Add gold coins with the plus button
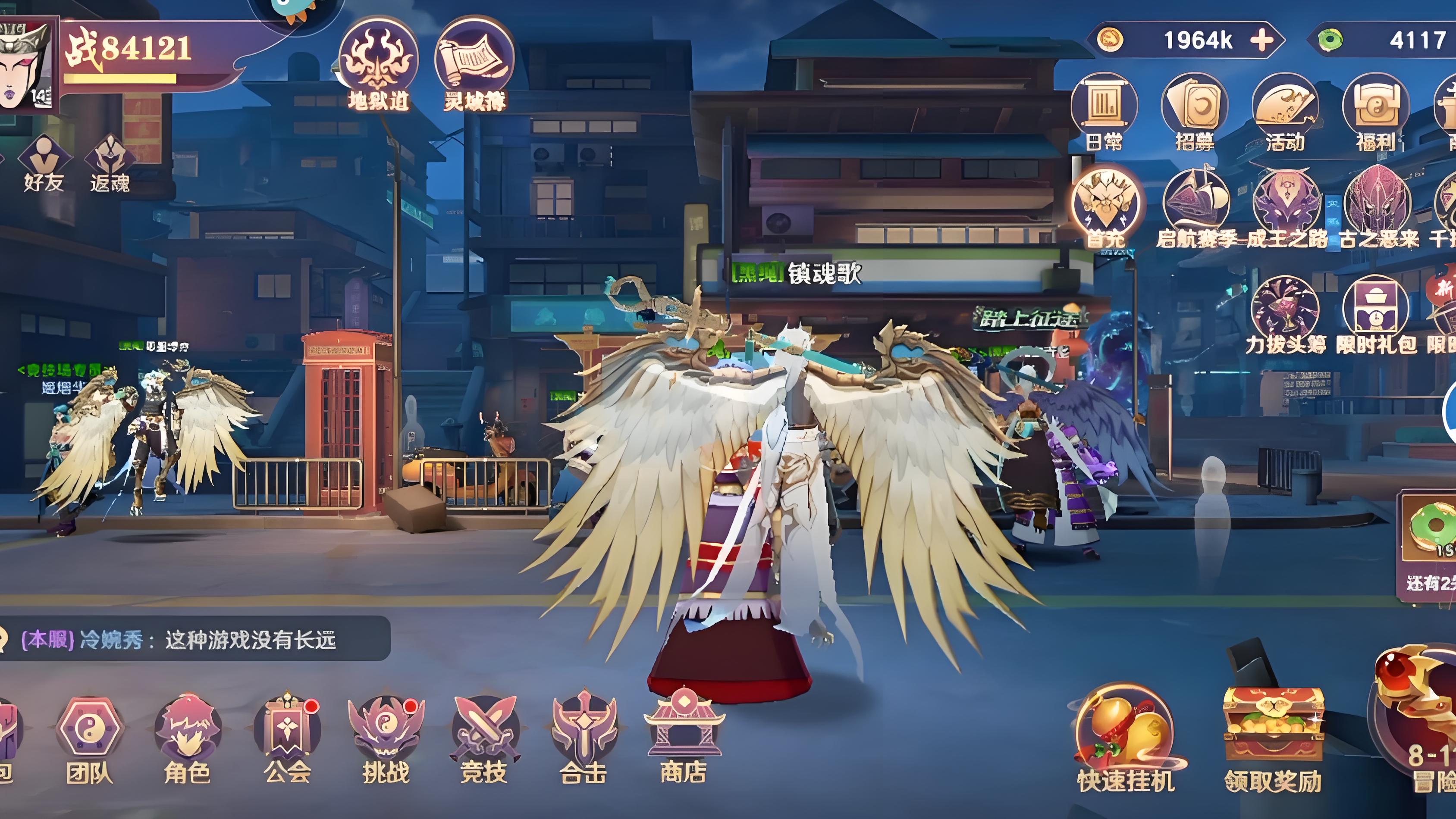 click(x=1261, y=40)
